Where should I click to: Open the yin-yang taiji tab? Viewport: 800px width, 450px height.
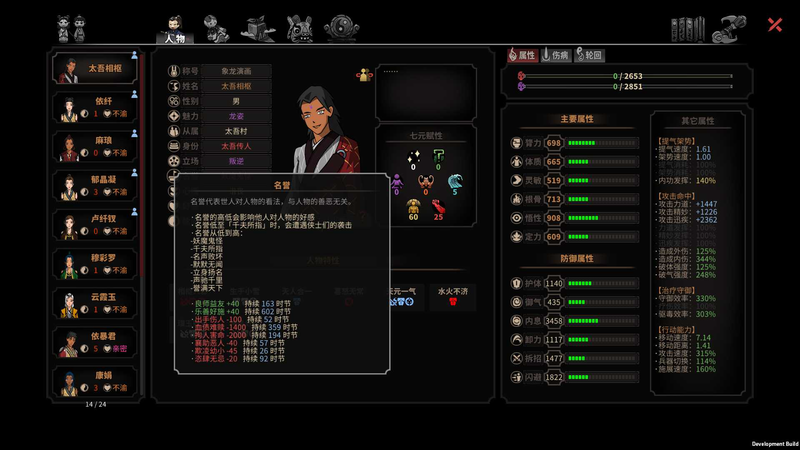tap(341, 27)
